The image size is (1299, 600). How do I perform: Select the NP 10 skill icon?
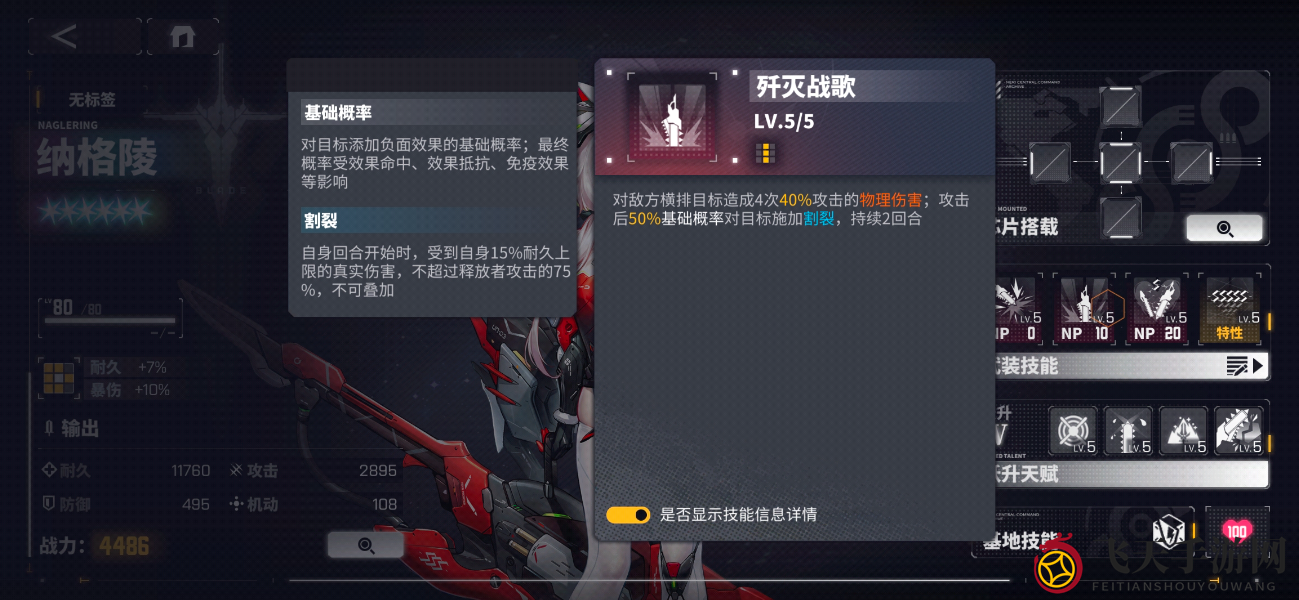[x=1086, y=310]
